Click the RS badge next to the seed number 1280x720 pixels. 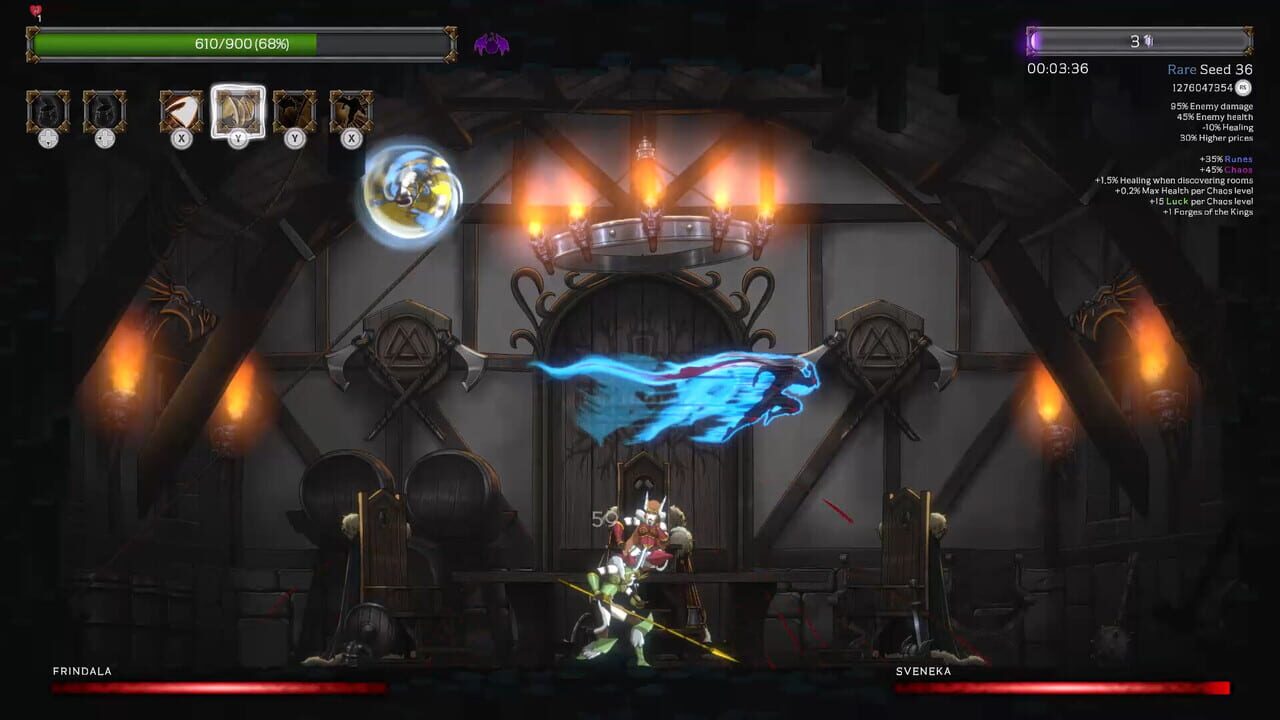1241,87
